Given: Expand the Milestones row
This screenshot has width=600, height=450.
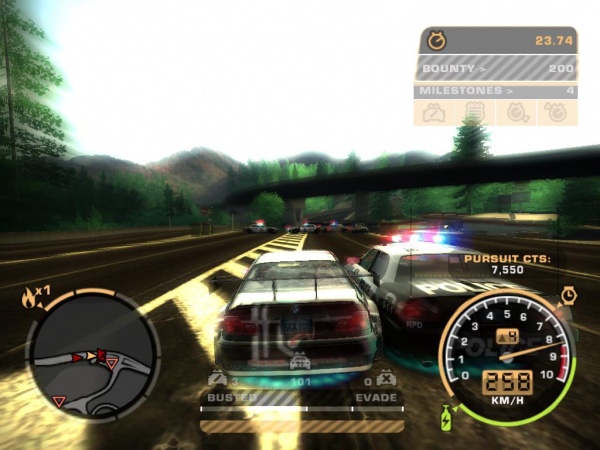Looking at the screenshot, I should pyautogui.click(x=496, y=91).
